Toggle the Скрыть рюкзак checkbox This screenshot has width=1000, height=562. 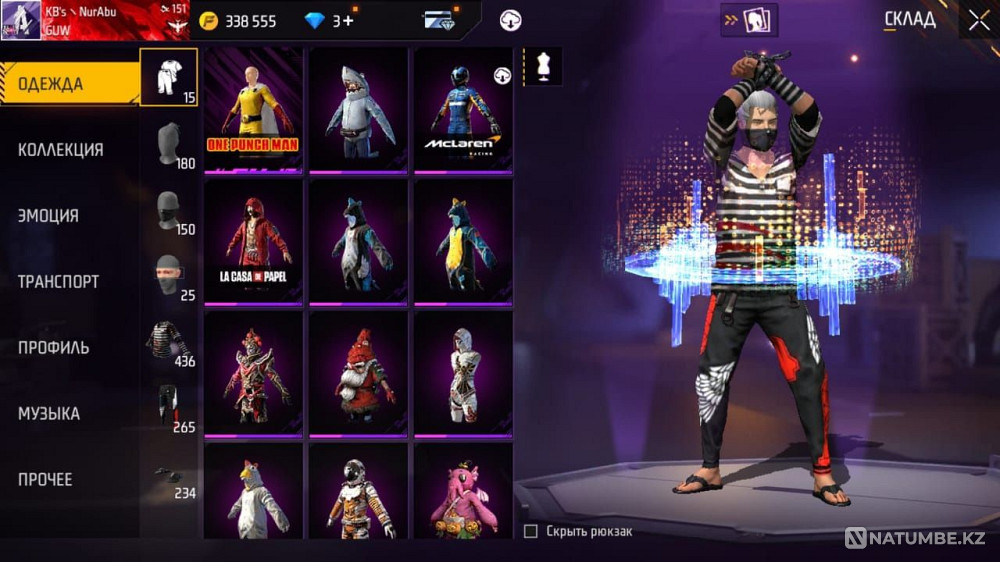pyautogui.click(x=531, y=531)
